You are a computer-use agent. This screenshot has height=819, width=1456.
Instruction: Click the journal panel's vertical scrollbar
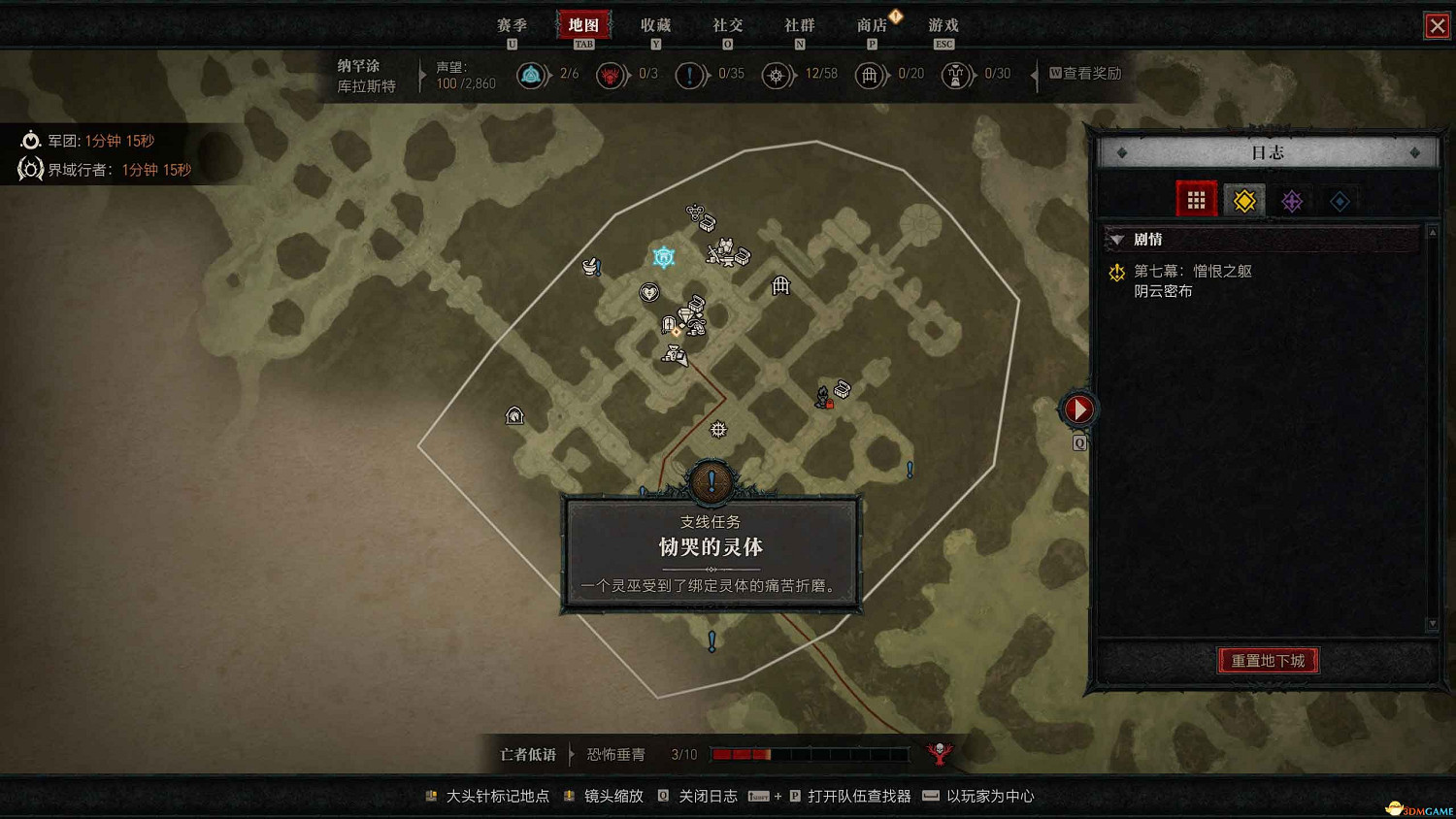(1433, 427)
